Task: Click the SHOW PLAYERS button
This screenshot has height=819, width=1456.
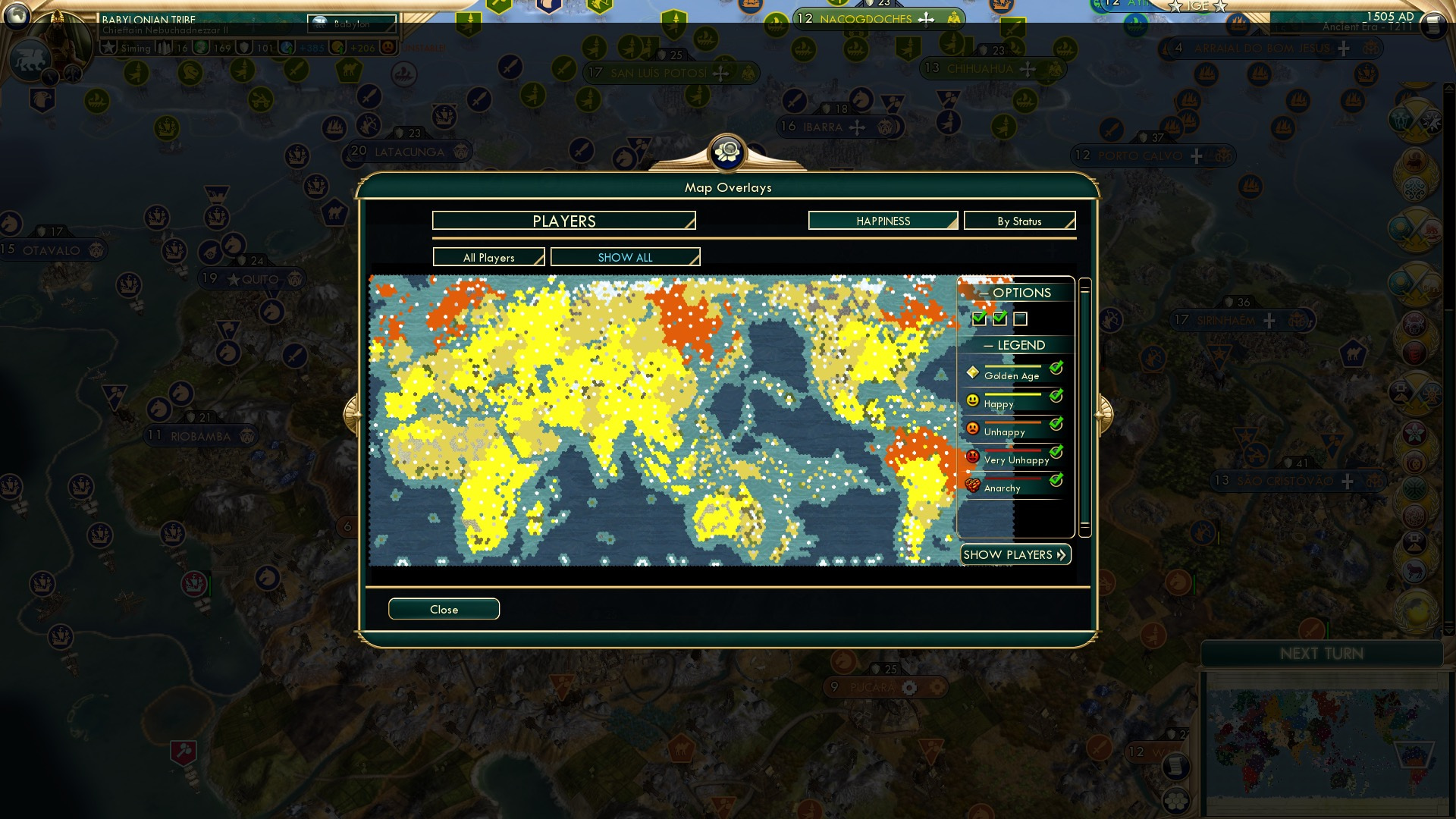Action: [x=1015, y=554]
